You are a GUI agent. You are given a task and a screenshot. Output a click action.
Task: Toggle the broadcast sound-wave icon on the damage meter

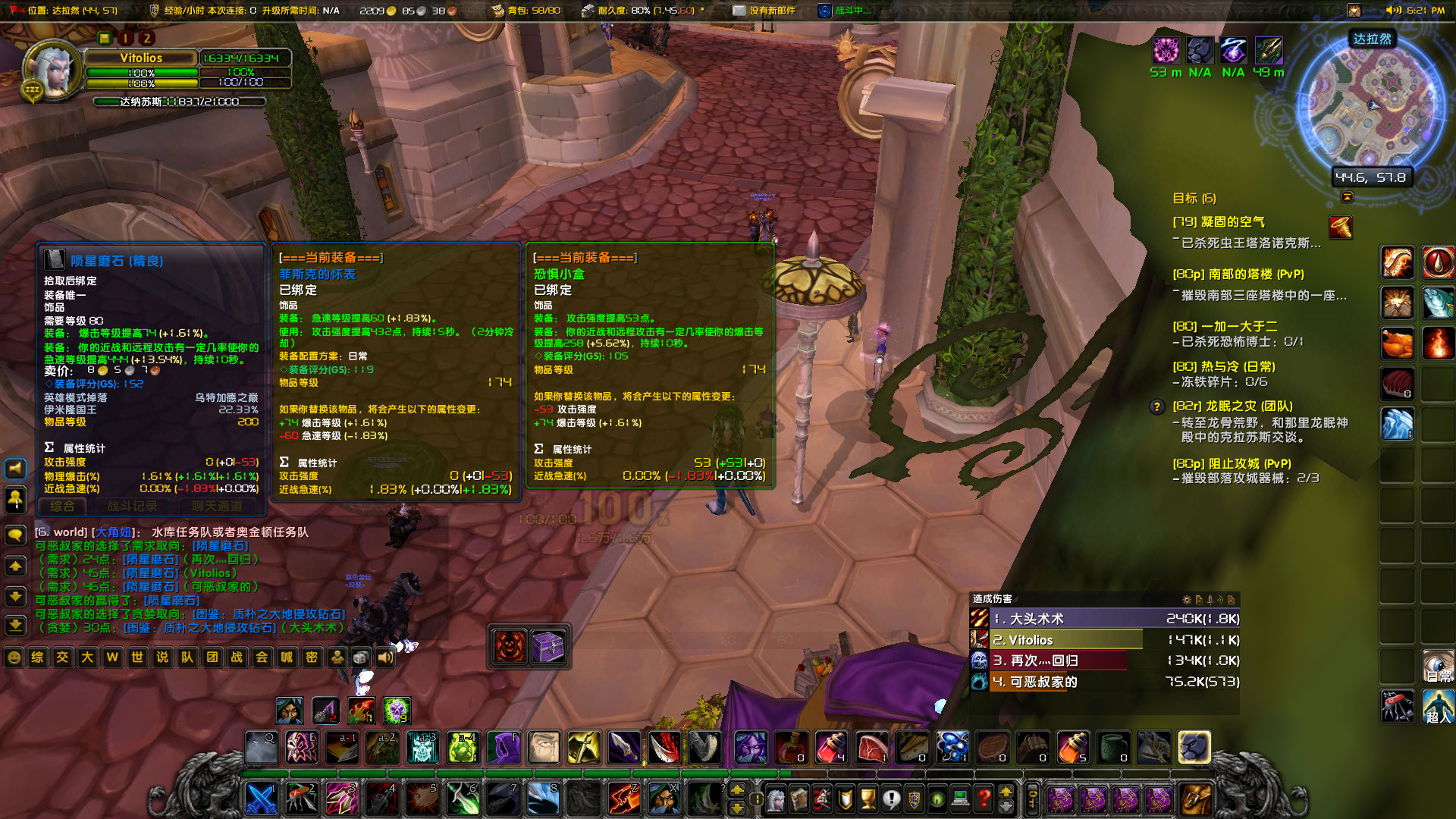1219,601
